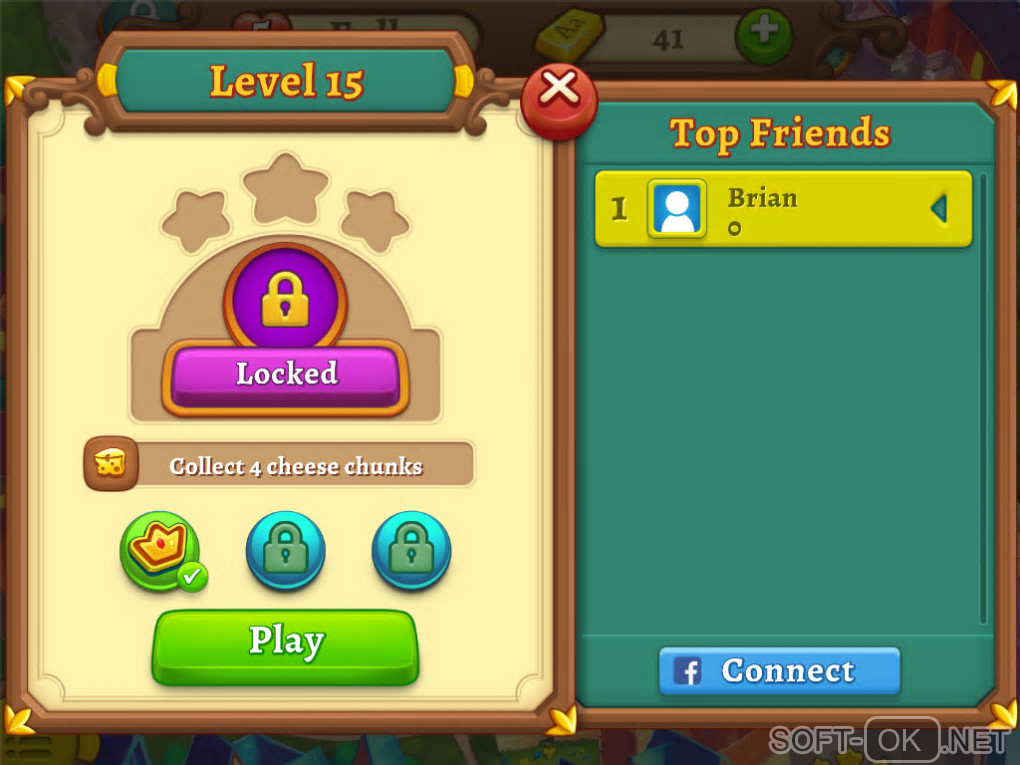The height and width of the screenshot is (765, 1020).
Task: Select the crown booster icon
Action: pos(160,550)
